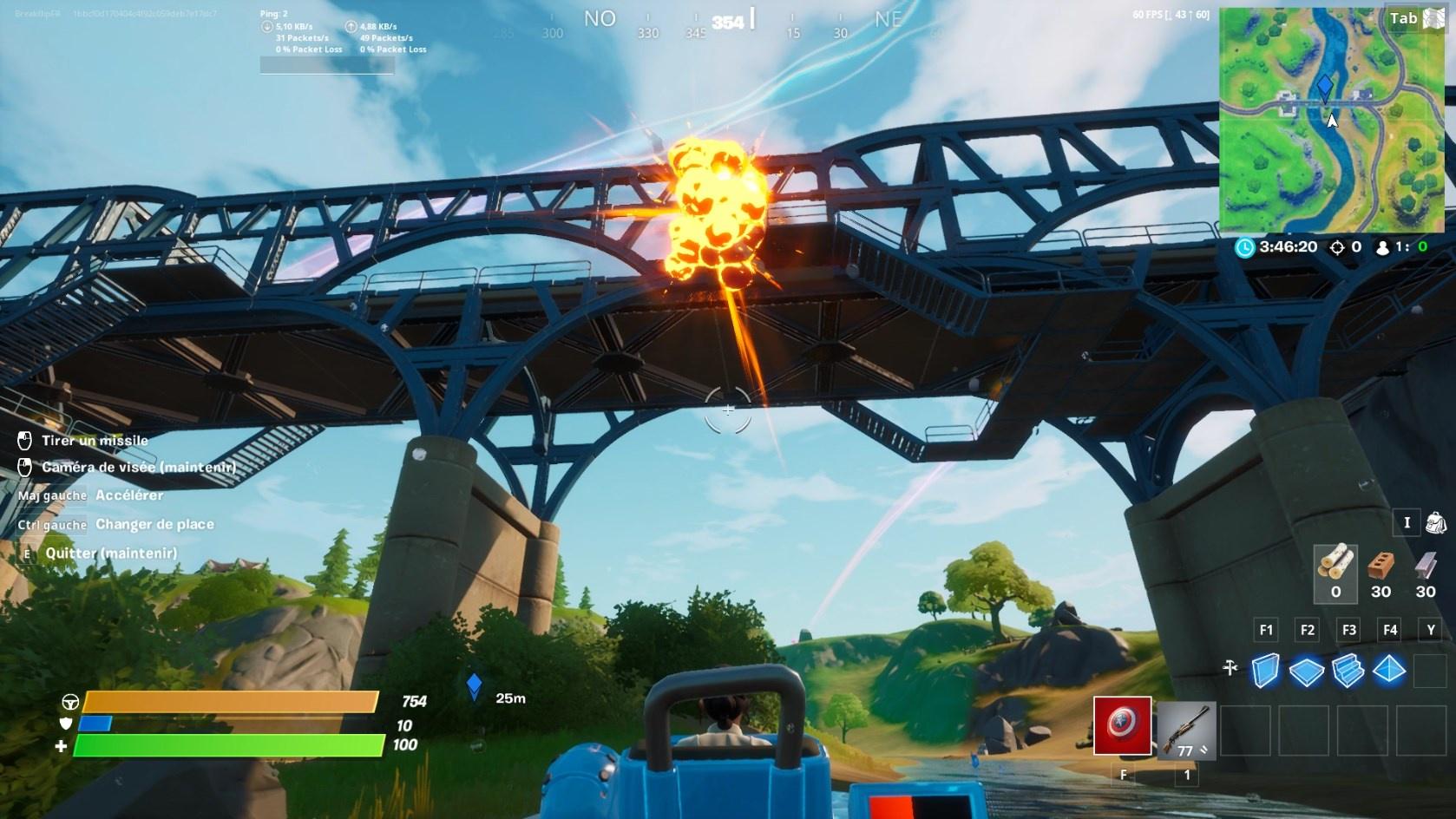Select the wall build piece icon

(1266, 671)
